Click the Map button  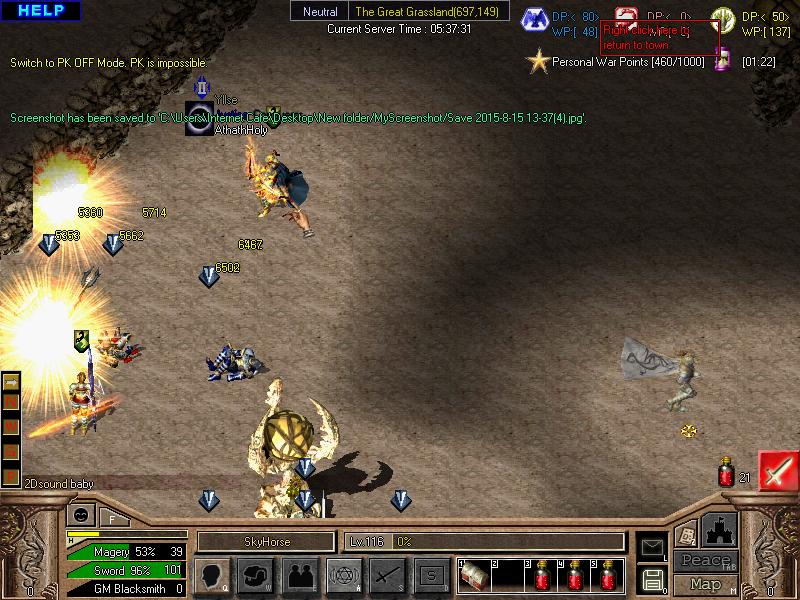(705, 584)
